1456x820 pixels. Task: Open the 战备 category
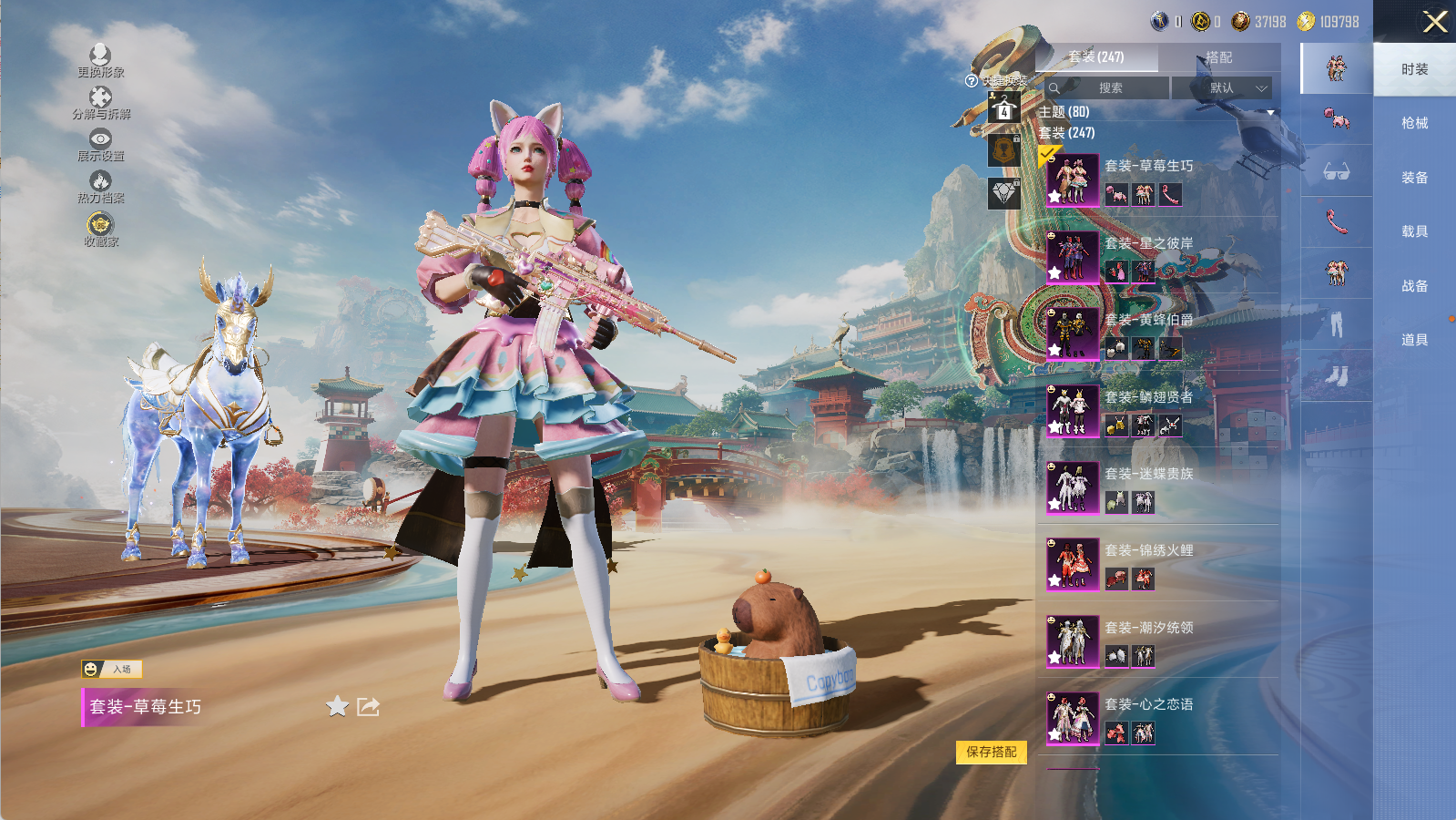tap(1414, 286)
